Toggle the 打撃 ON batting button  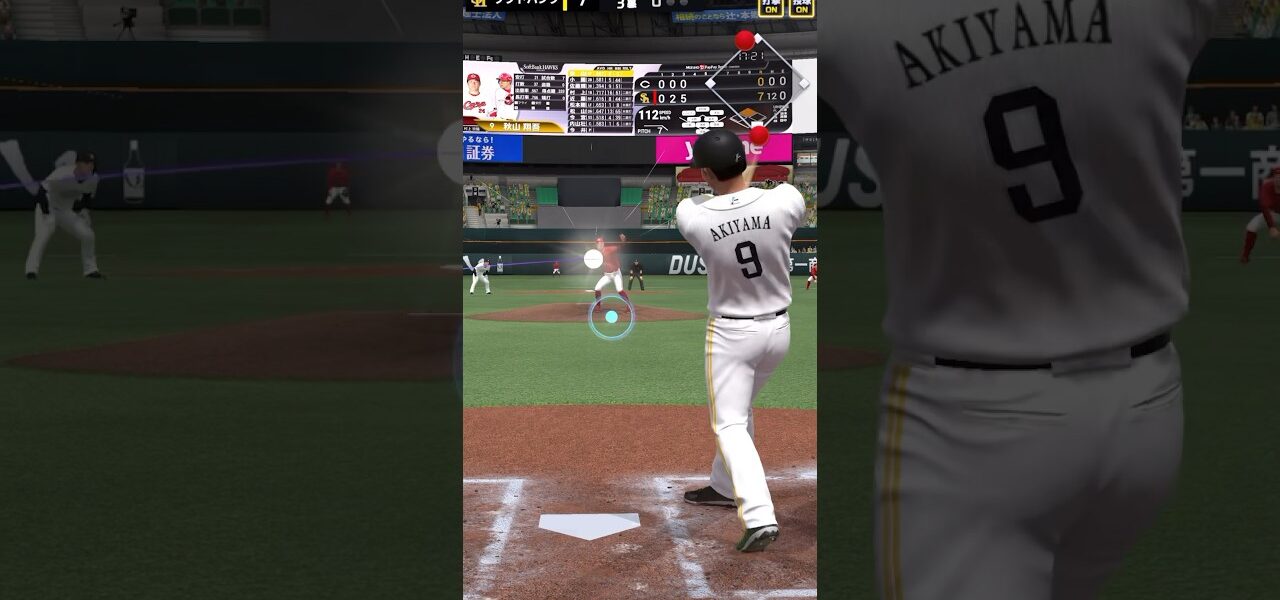770,8
